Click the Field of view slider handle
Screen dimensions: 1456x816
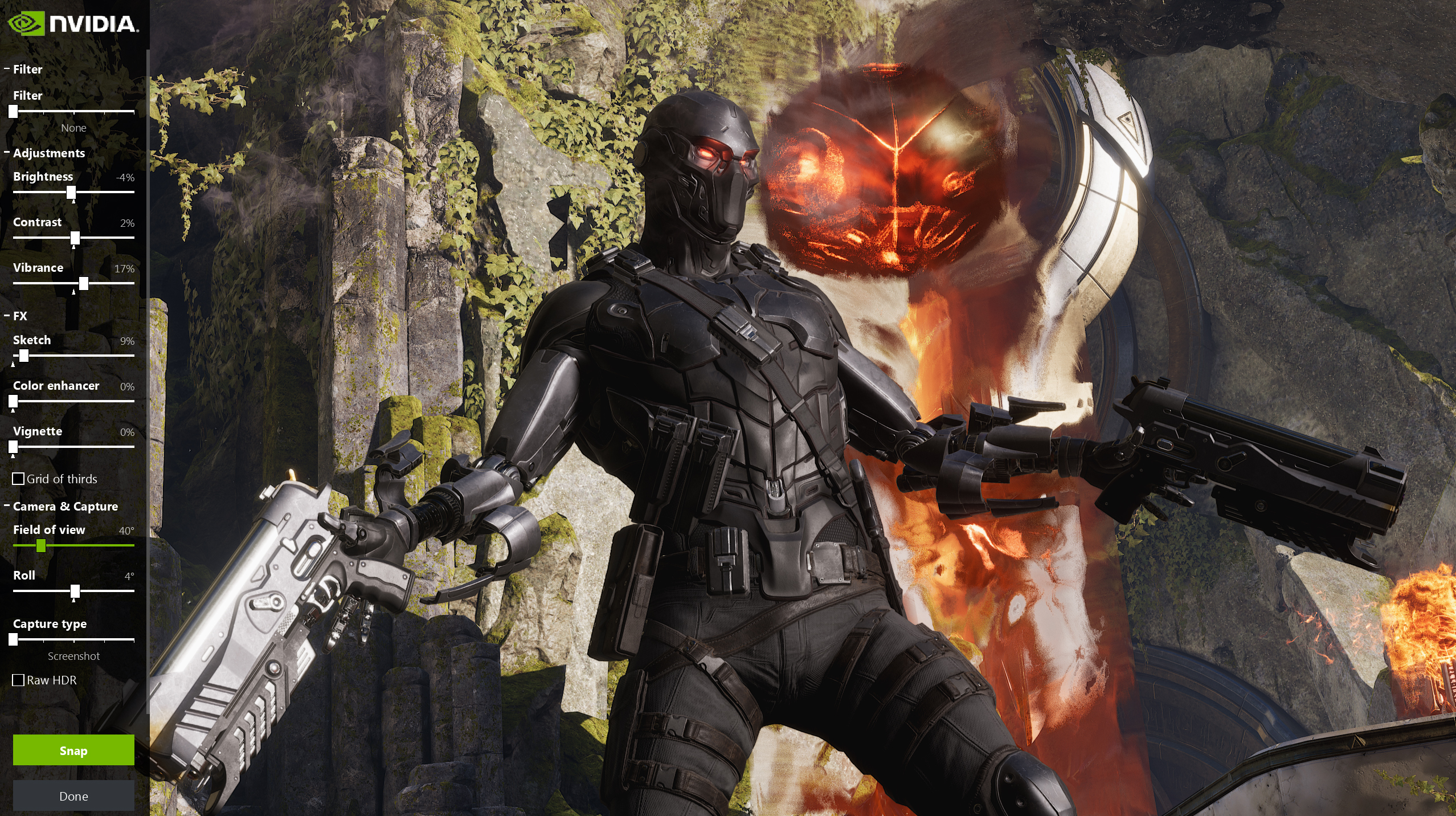click(41, 546)
